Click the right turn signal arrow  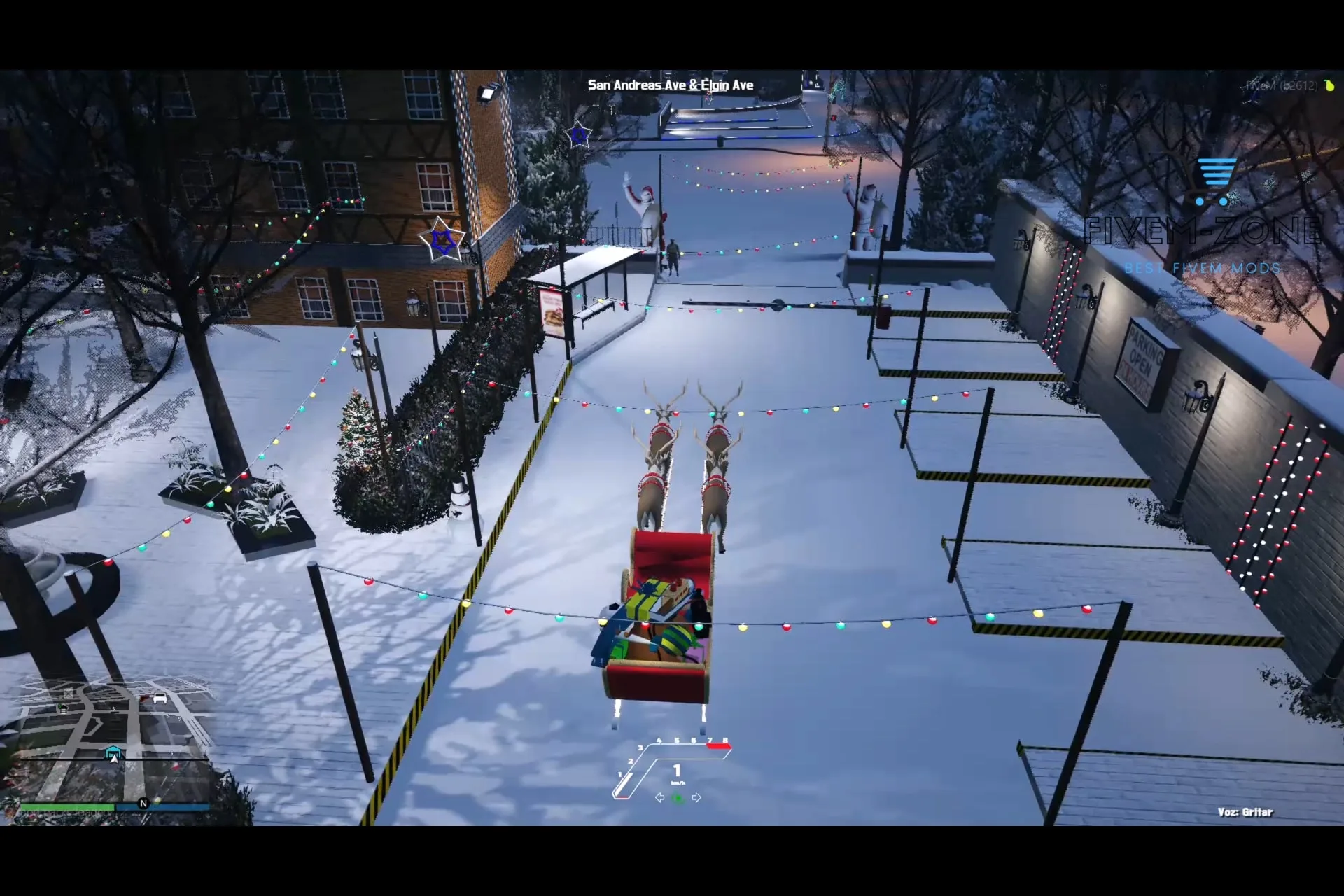(x=696, y=797)
